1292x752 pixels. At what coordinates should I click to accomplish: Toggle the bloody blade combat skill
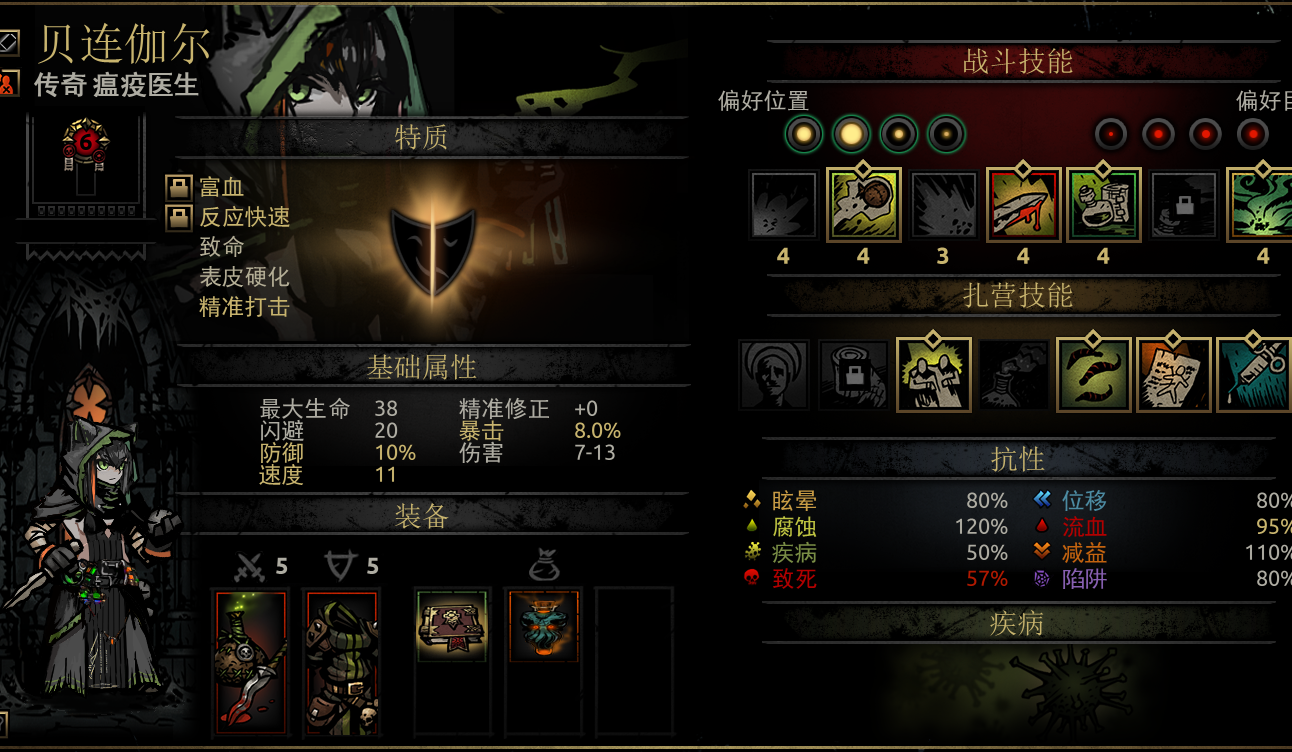pyautogui.click(x=1023, y=205)
